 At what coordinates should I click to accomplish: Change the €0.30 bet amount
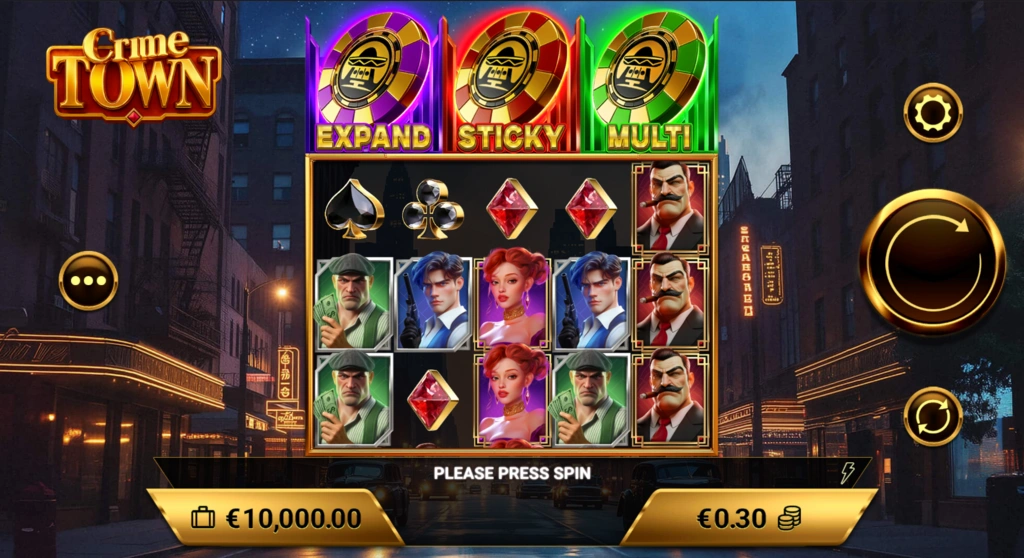(x=748, y=518)
